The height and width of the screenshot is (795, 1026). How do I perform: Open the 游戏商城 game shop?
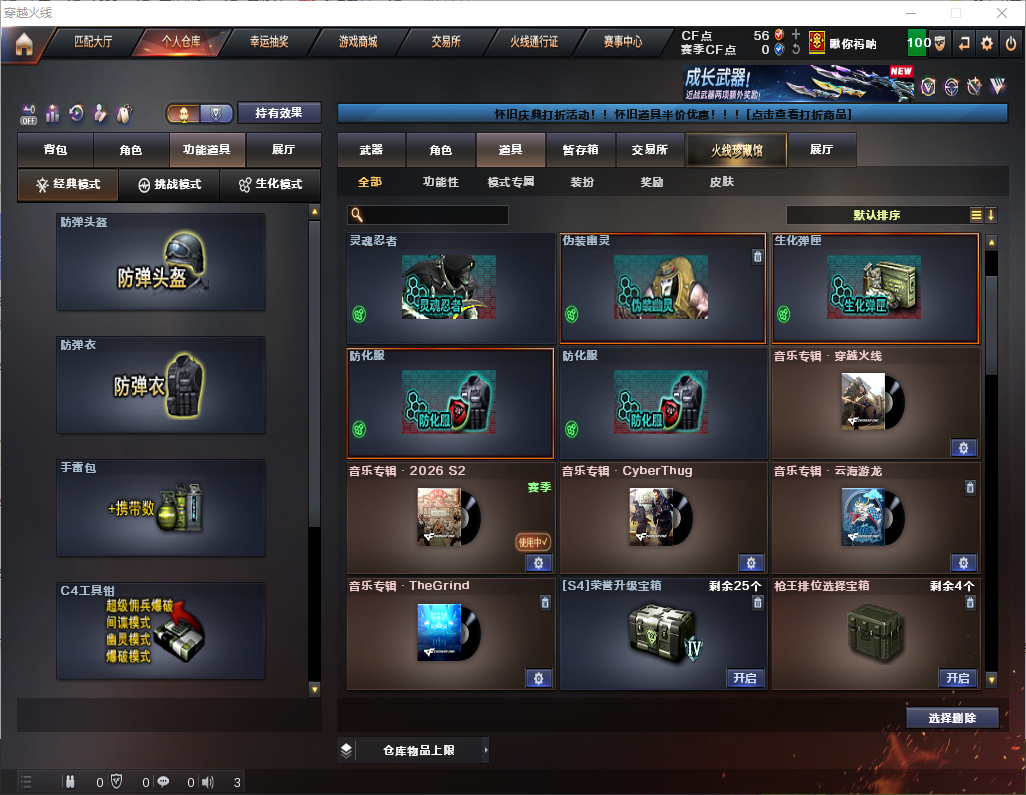coord(358,43)
